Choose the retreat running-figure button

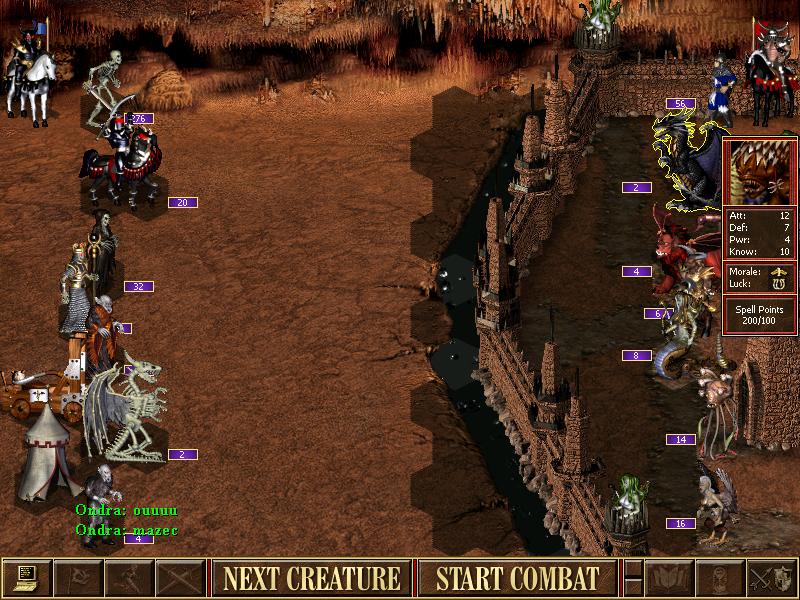pos(129,578)
